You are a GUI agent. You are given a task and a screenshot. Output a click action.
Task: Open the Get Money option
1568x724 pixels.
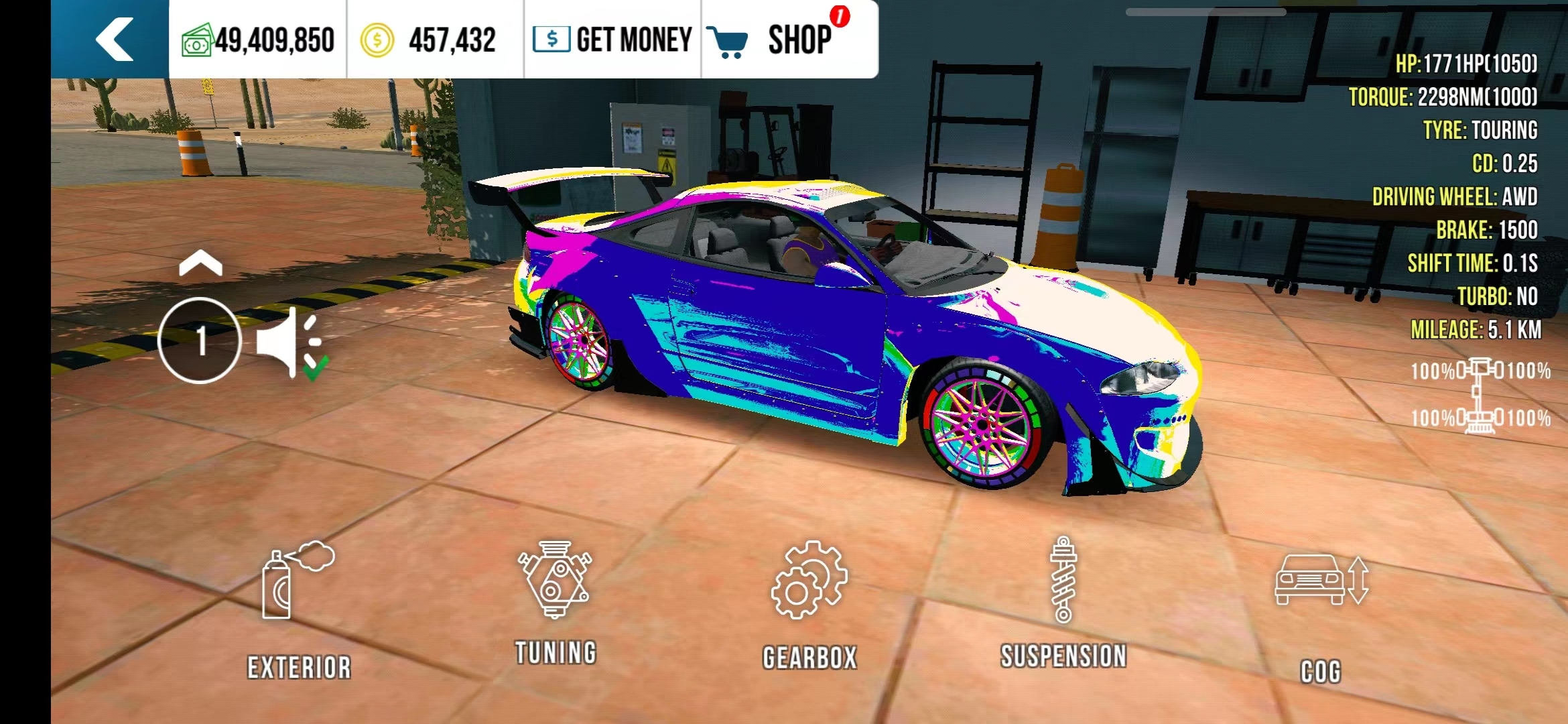click(612, 40)
